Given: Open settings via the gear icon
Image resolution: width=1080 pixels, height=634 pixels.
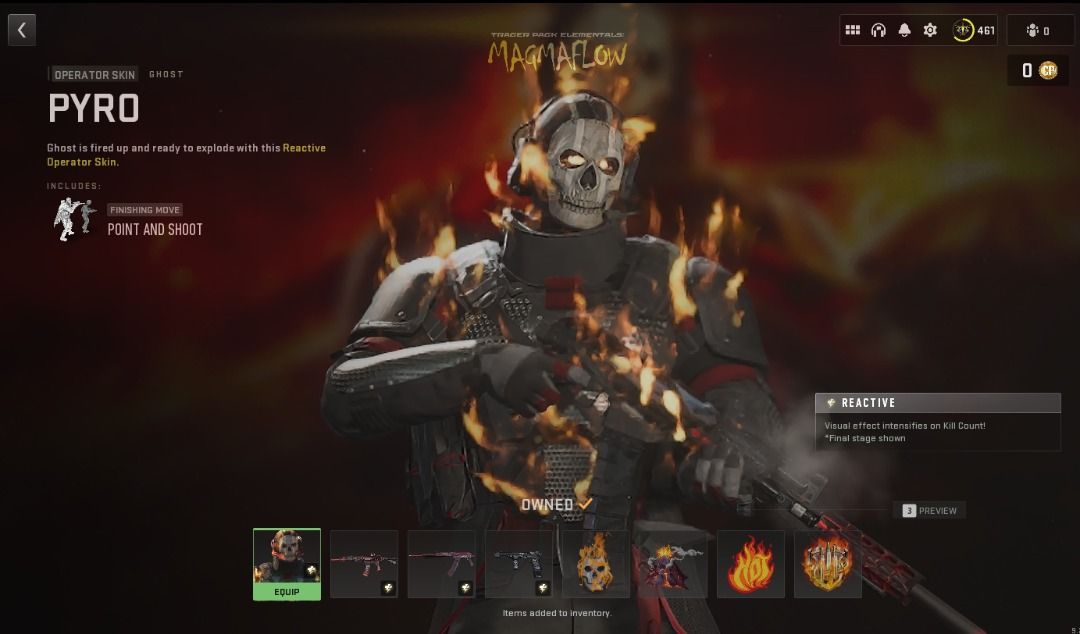Looking at the screenshot, I should tap(931, 30).
